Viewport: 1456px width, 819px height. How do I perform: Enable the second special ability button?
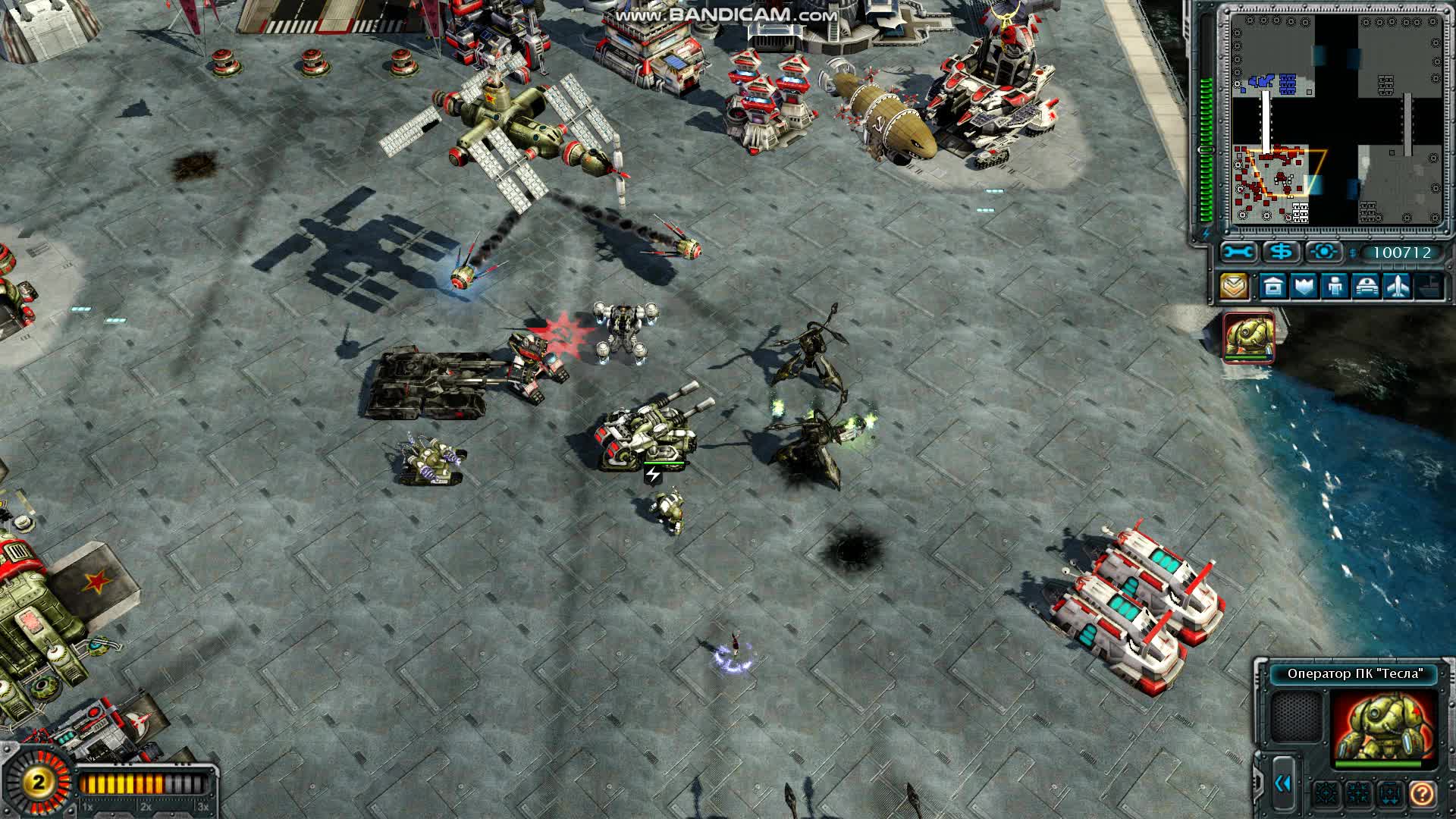1357,794
